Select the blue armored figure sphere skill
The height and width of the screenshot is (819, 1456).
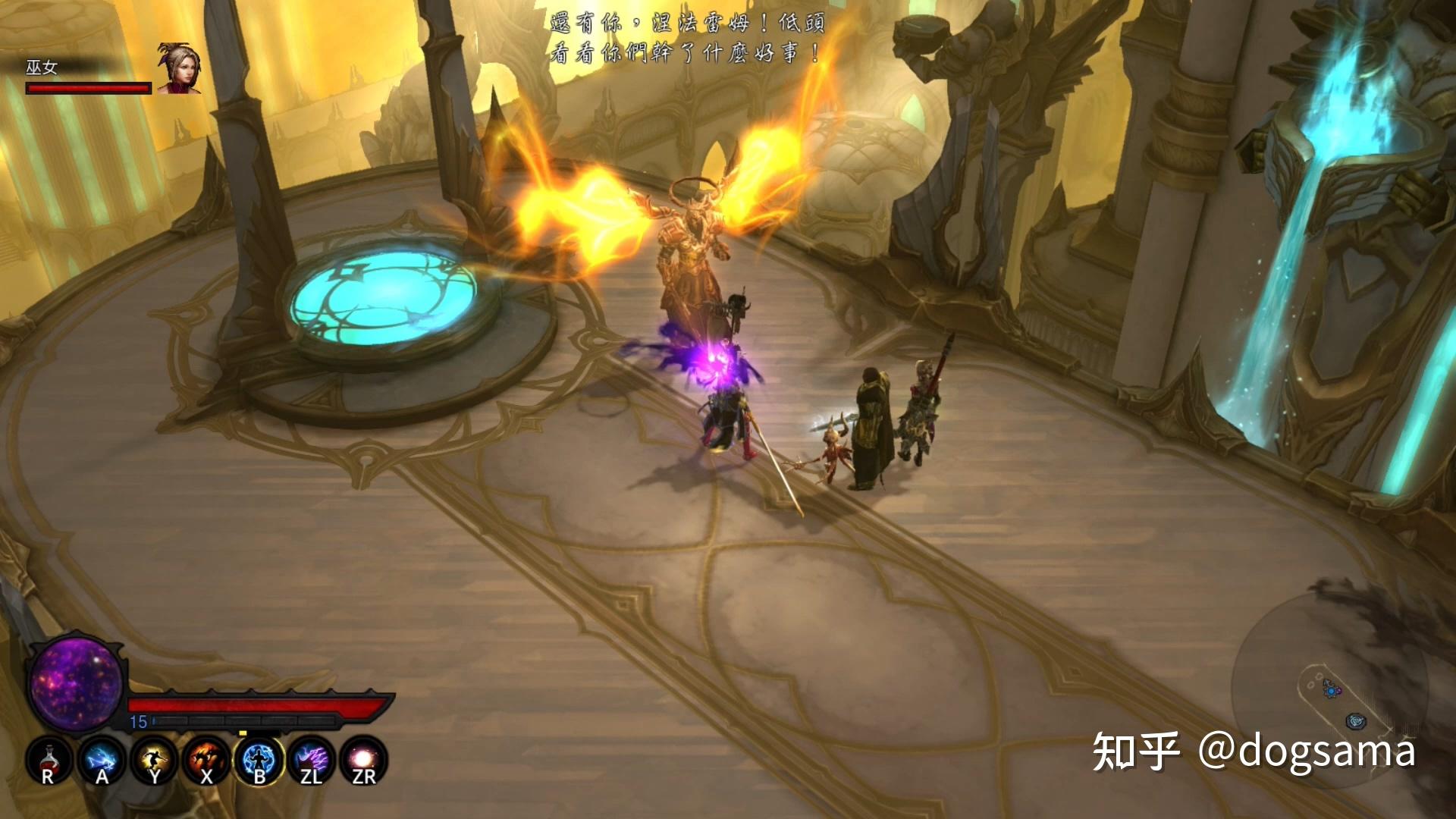pyautogui.click(x=259, y=760)
